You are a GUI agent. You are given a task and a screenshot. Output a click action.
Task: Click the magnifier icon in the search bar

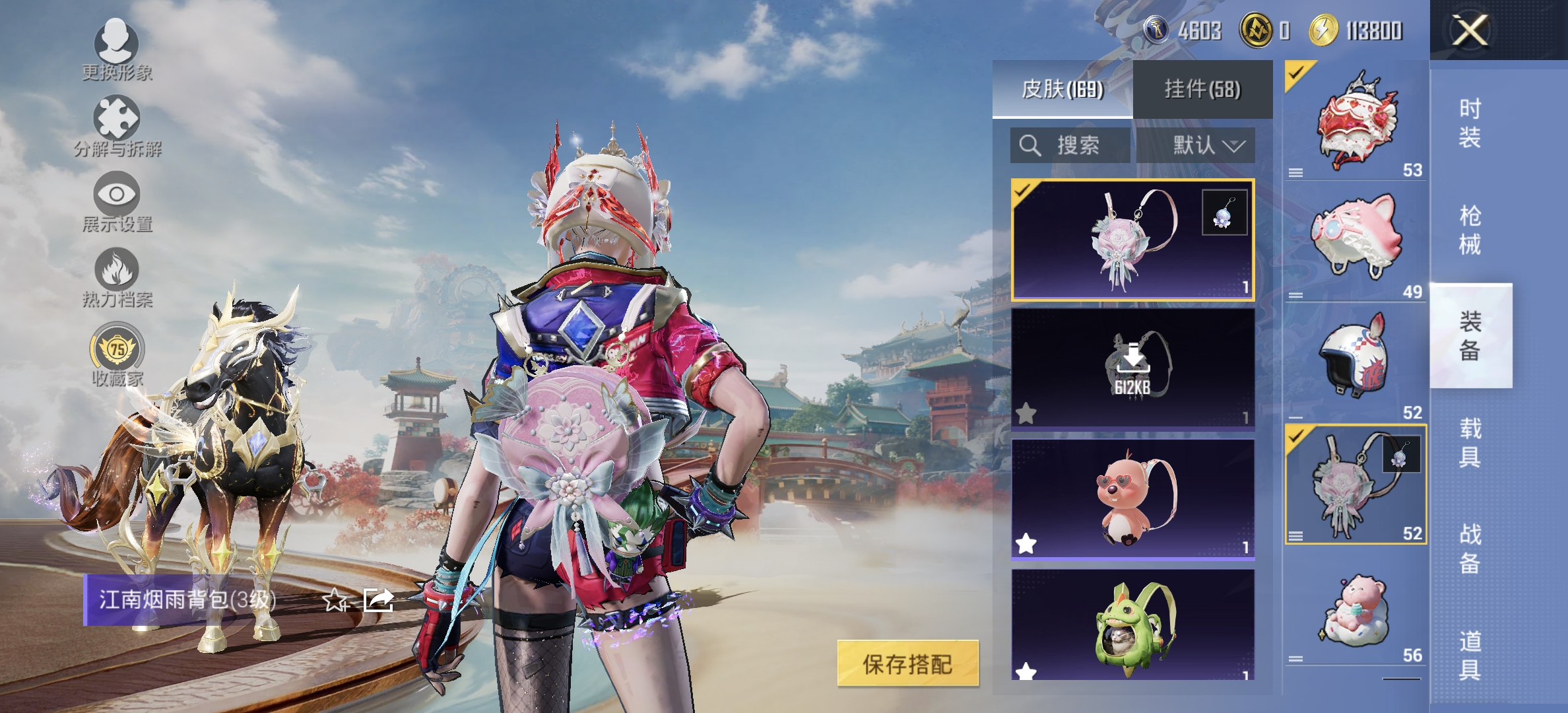(1029, 146)
